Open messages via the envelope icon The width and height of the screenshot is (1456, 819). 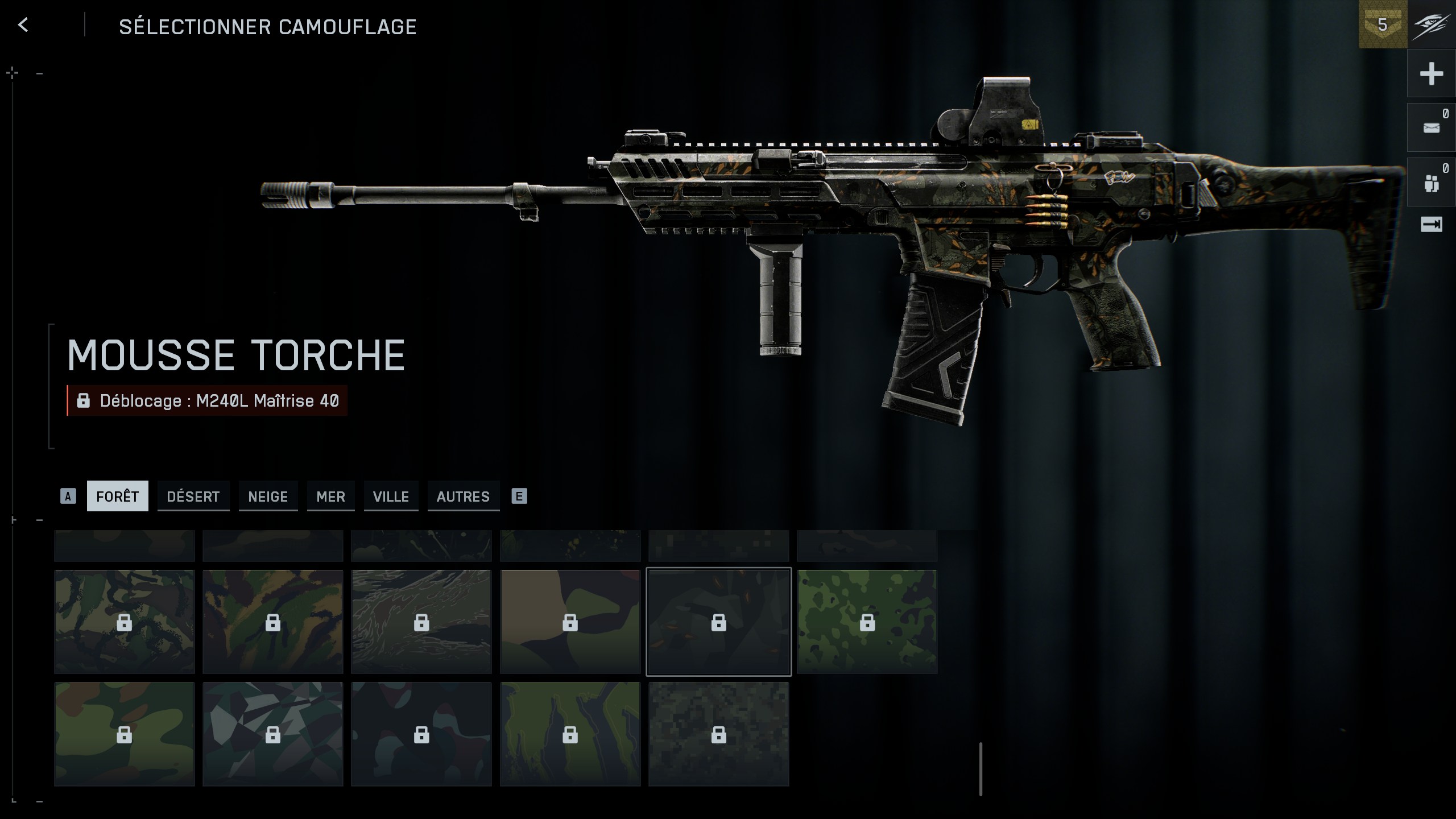tap(1432, 126)
